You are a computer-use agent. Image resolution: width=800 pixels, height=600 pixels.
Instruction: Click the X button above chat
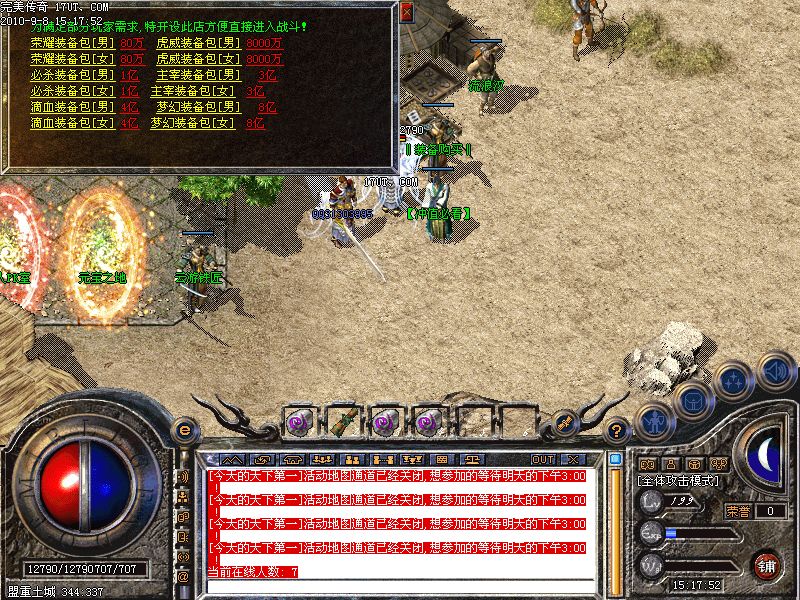(574, 459)
